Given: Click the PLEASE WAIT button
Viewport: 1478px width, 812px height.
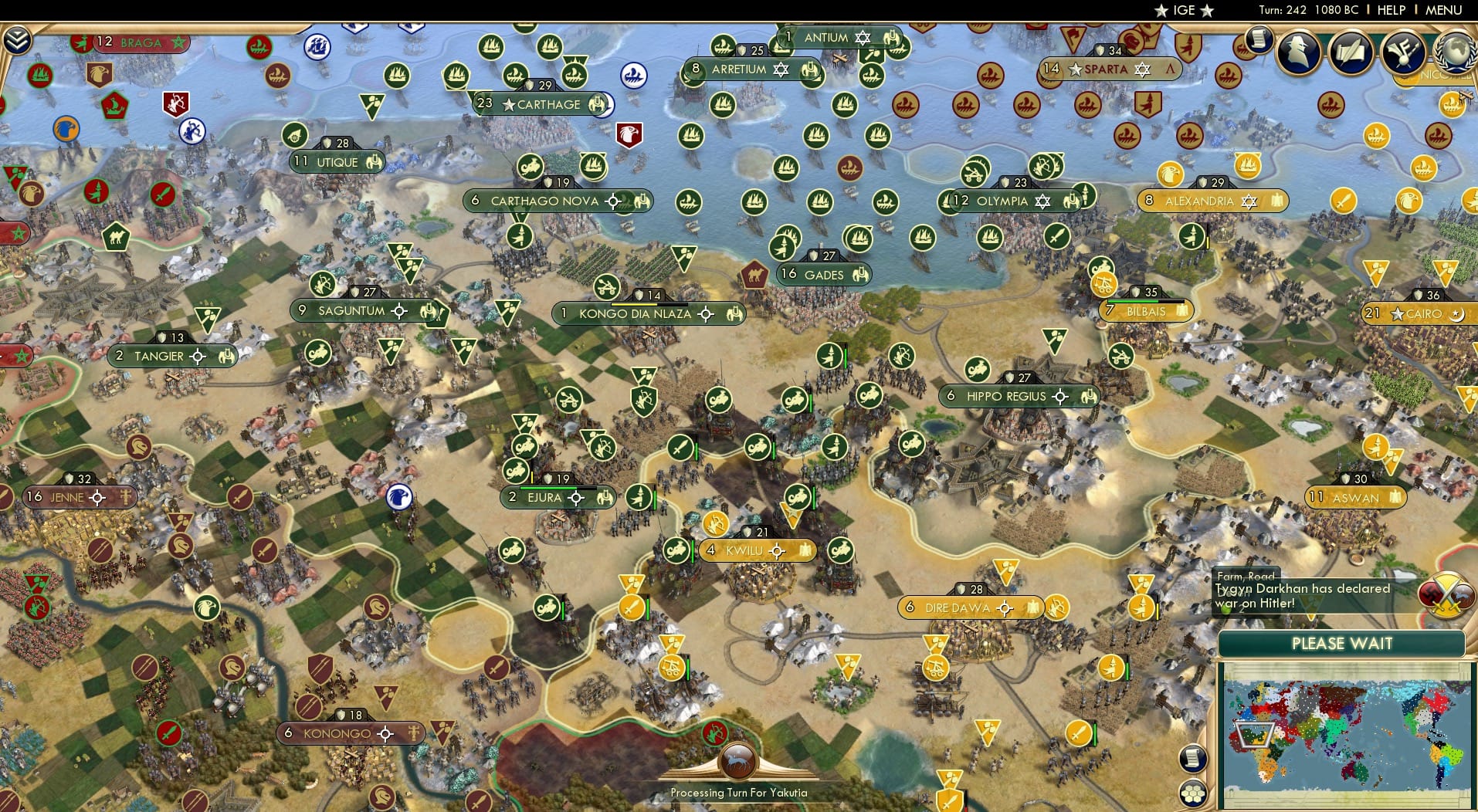Looking at the screenshot, I should pyautogui.click(x=1344, y=643).
